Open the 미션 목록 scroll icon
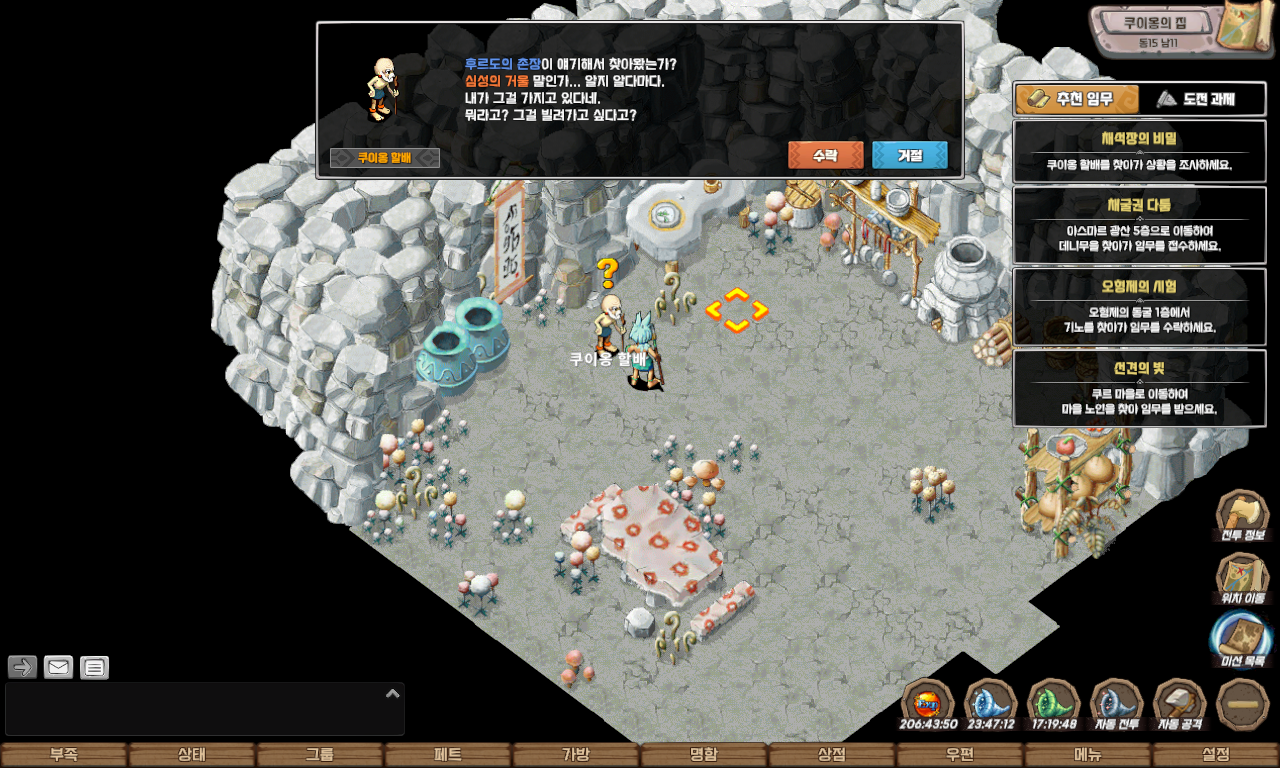This screenshot has width=1280, height=768. 1242,641
